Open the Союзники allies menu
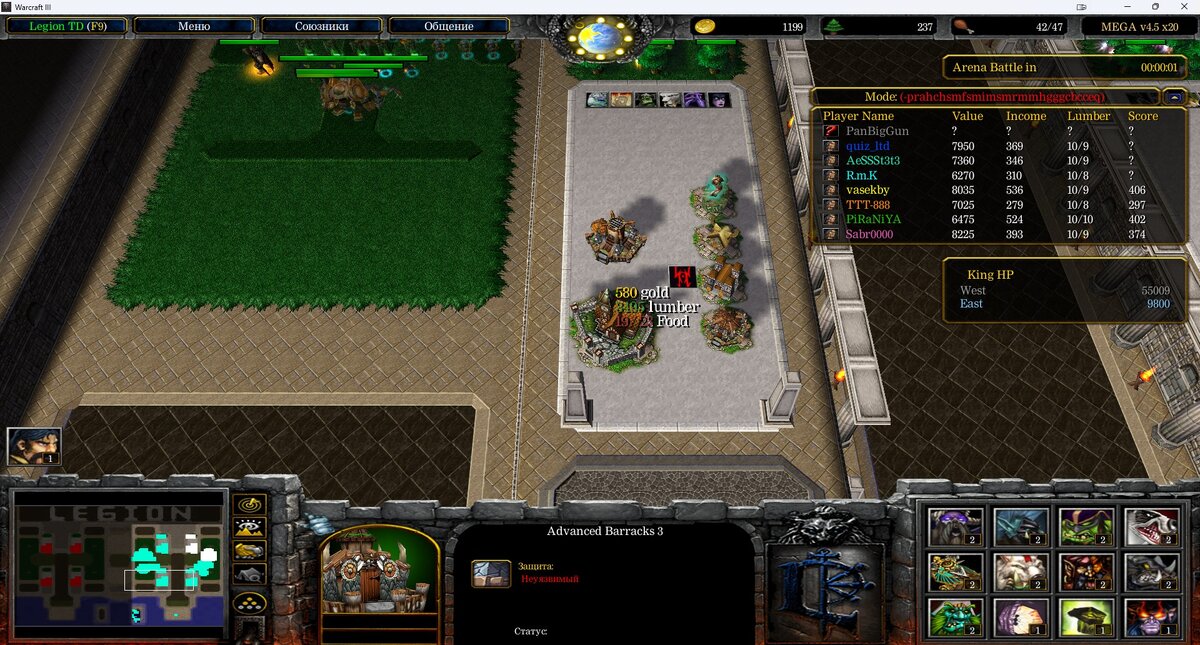The image size is (1200, 645). 321,26
